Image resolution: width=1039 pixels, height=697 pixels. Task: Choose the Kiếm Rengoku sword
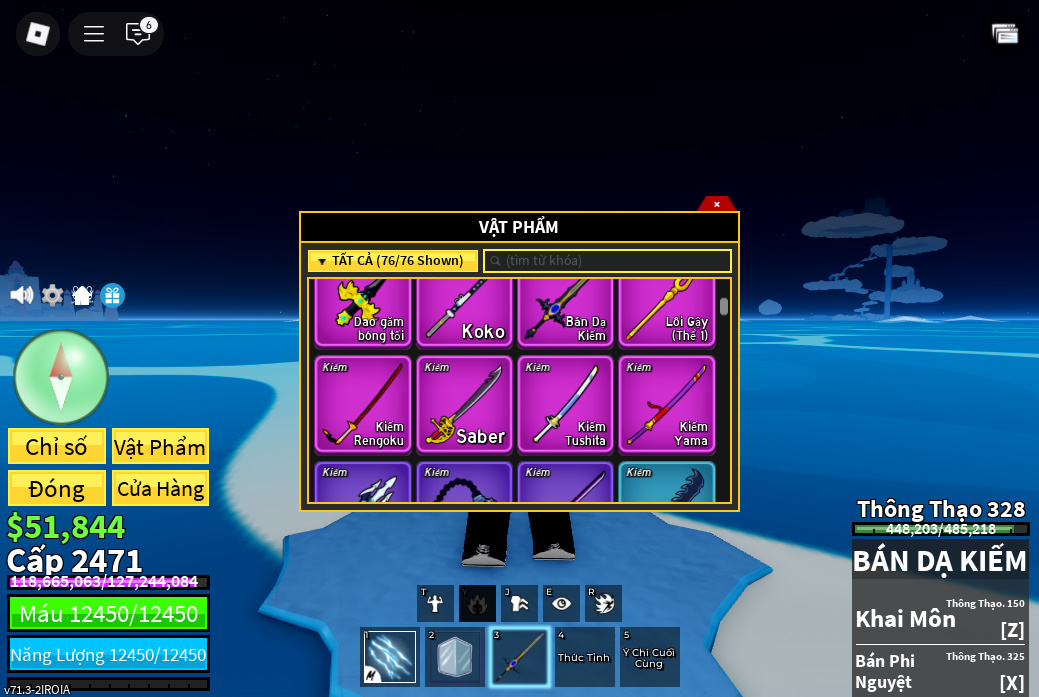coord(363,405)
